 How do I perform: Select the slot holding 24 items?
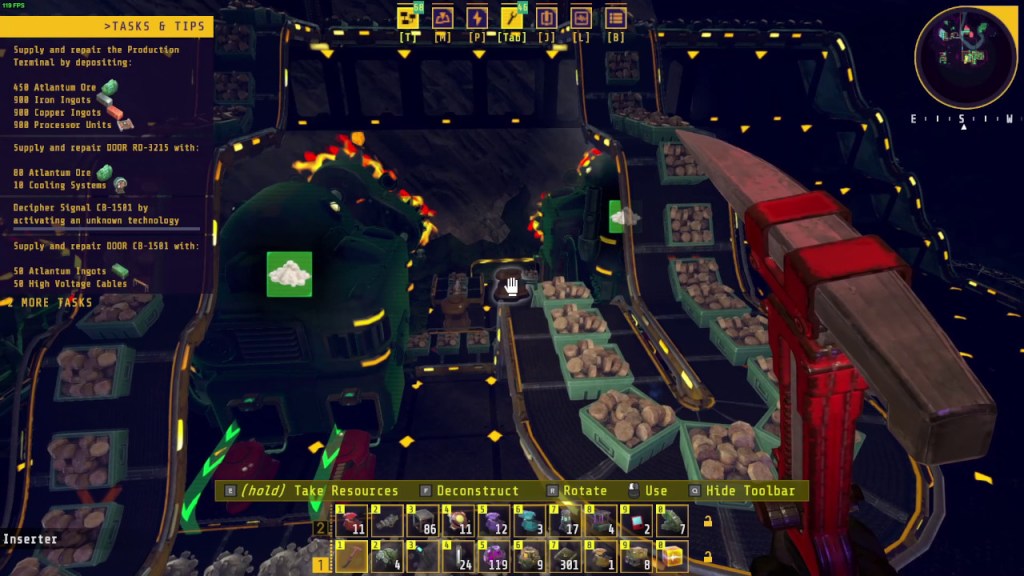(x=458, y=557)
